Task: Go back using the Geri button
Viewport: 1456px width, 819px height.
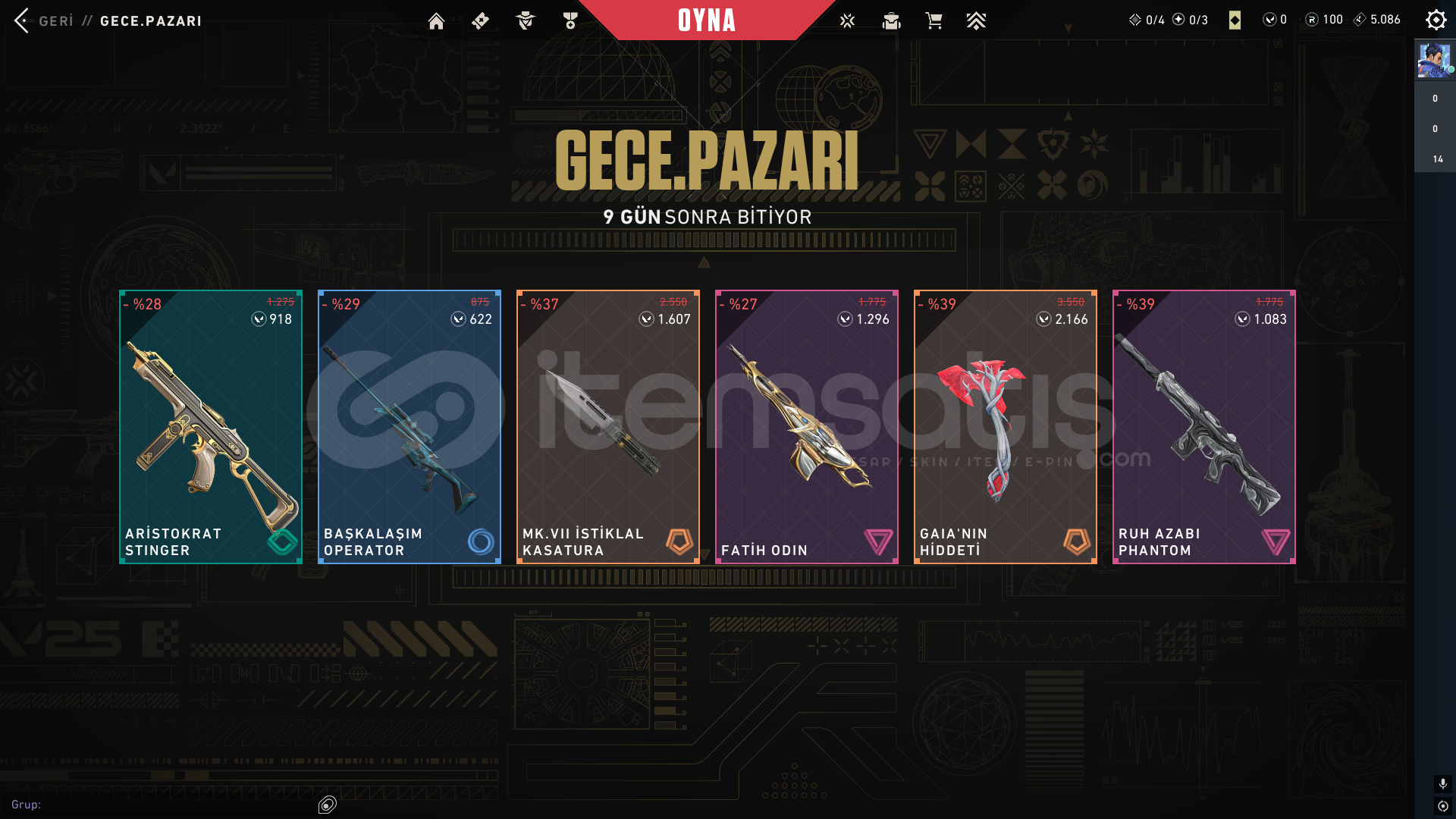Action: click(x=44, y=20)
